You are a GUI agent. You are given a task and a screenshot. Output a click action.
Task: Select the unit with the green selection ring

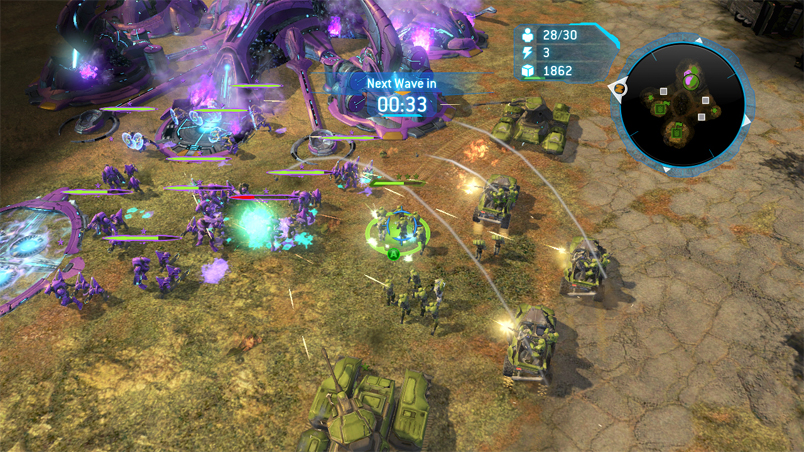click(395, 228)
